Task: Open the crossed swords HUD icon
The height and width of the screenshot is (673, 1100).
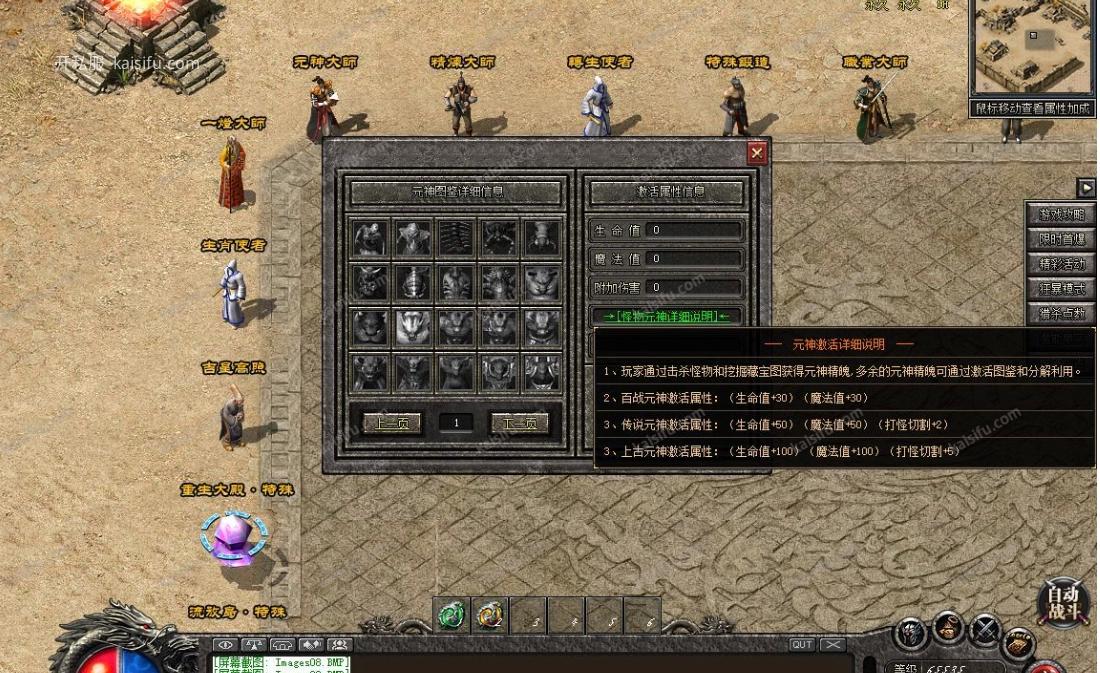Action: 985,631
